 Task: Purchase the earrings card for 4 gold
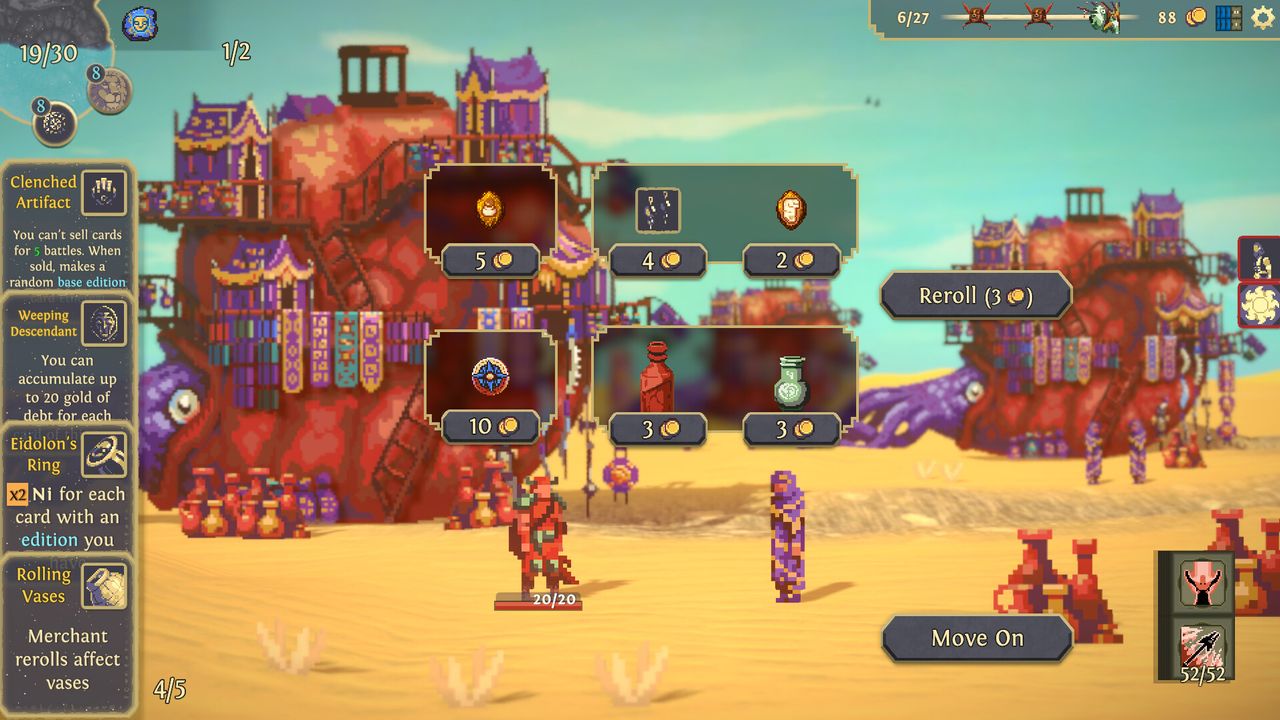658,210
